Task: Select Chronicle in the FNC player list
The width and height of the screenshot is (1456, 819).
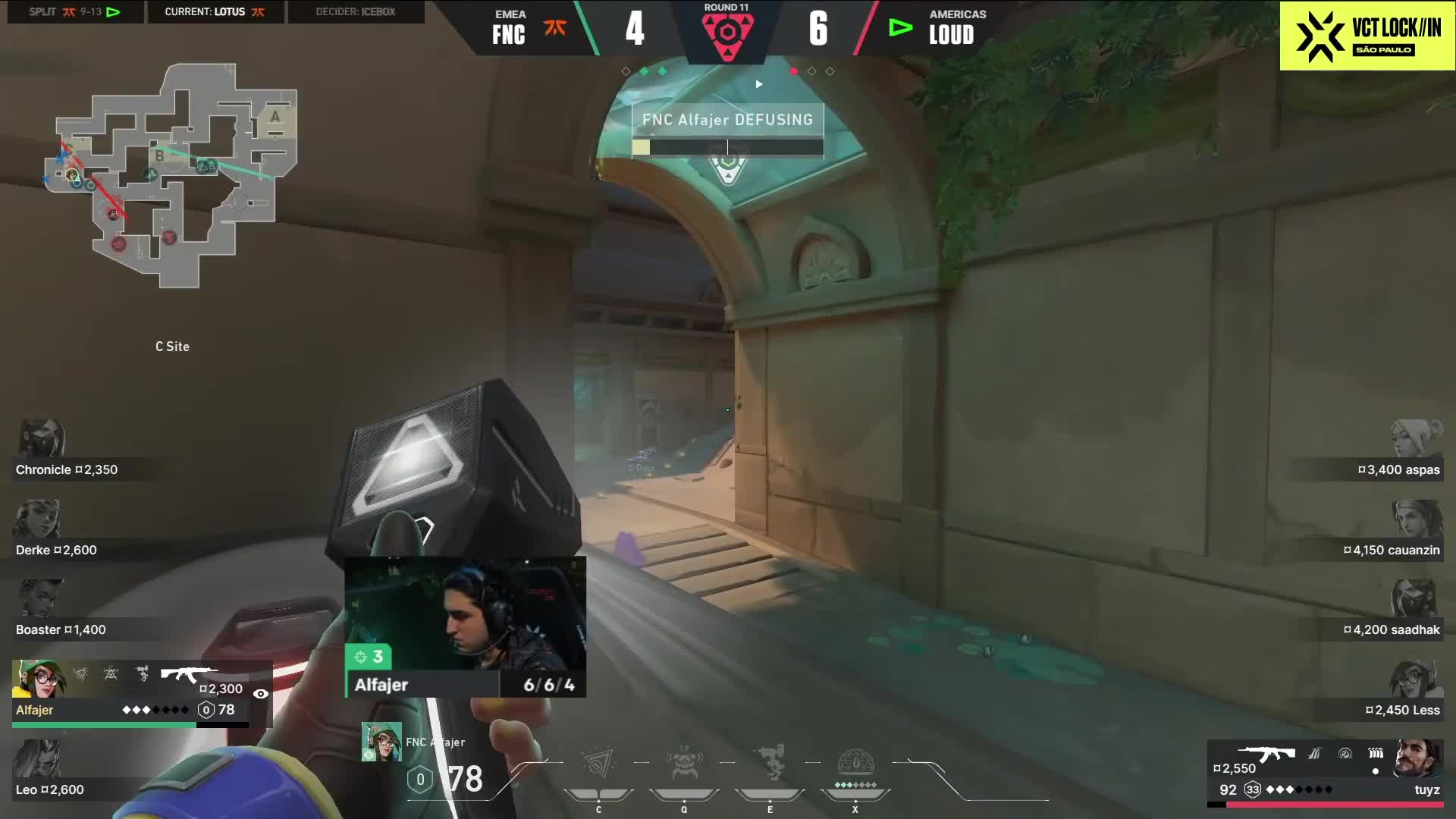Action: pyautogui.click(x=67, y=469)
